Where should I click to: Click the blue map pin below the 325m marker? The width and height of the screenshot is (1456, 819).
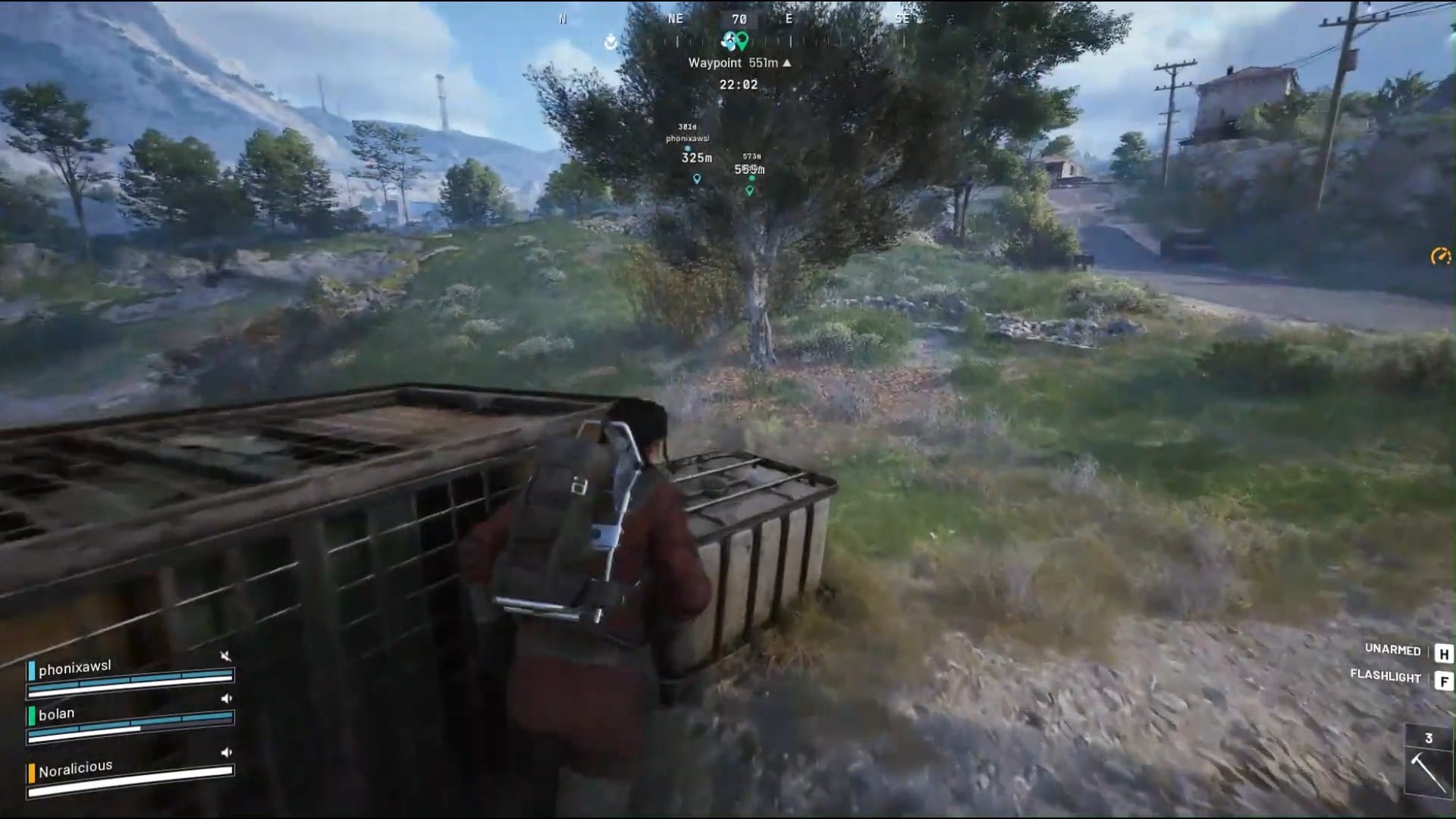click(x=696, y=178)
